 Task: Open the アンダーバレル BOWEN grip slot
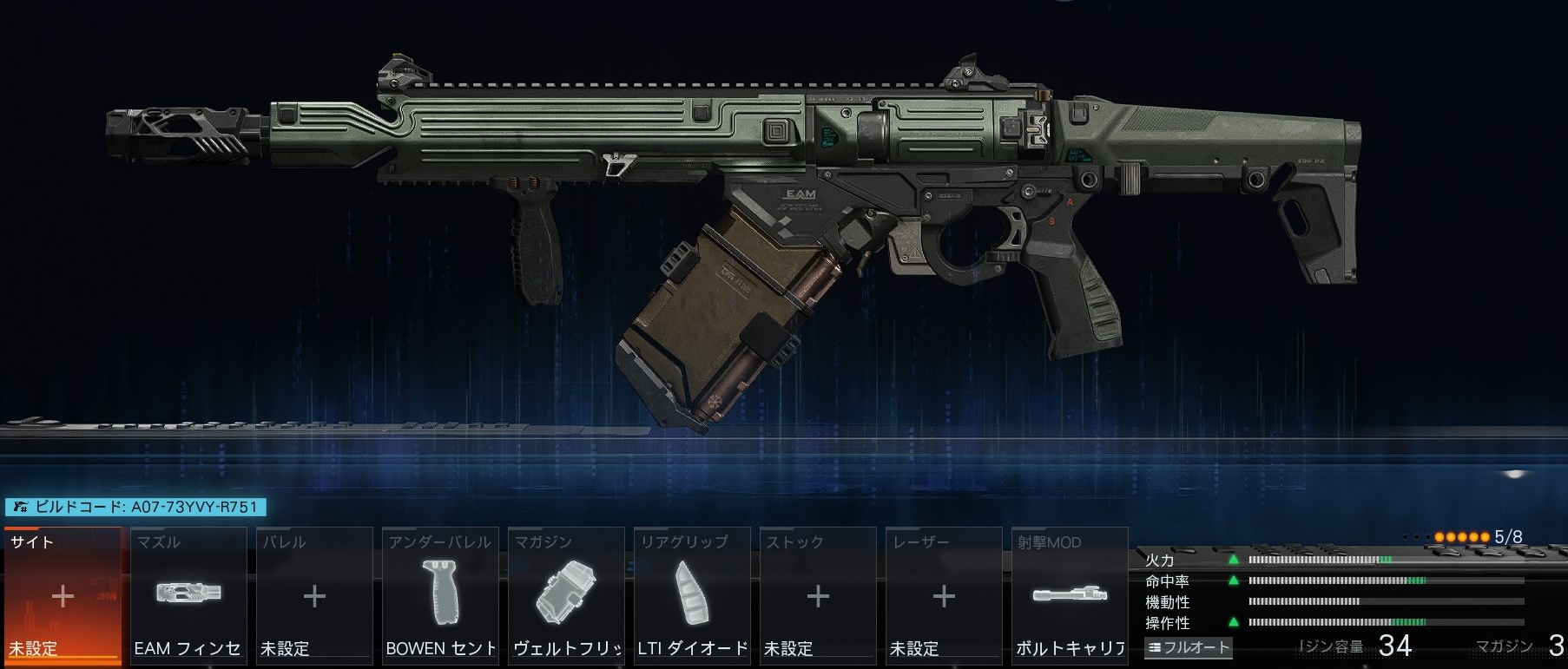pyautogui.click(x=440, y=596)
